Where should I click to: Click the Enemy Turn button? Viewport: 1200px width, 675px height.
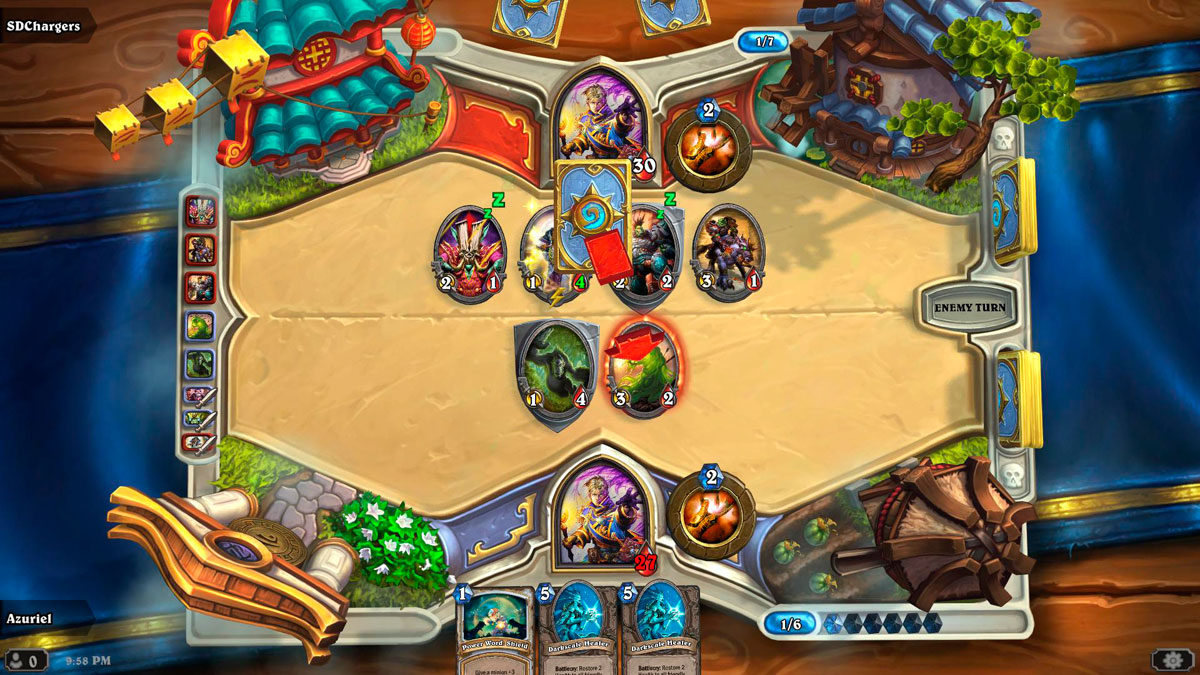[x=967, y=307]
